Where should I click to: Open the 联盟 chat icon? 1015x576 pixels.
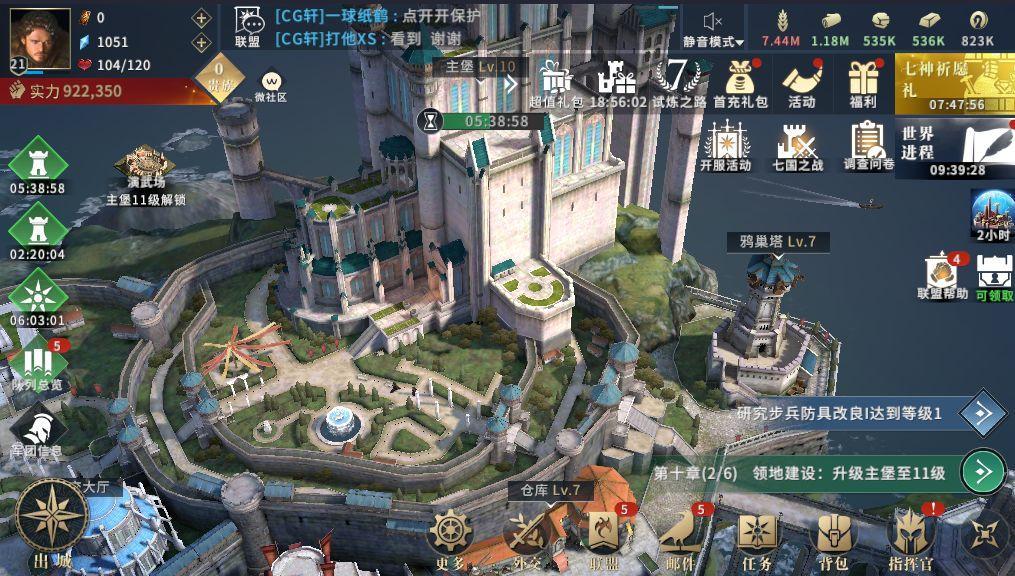(248, 26)
